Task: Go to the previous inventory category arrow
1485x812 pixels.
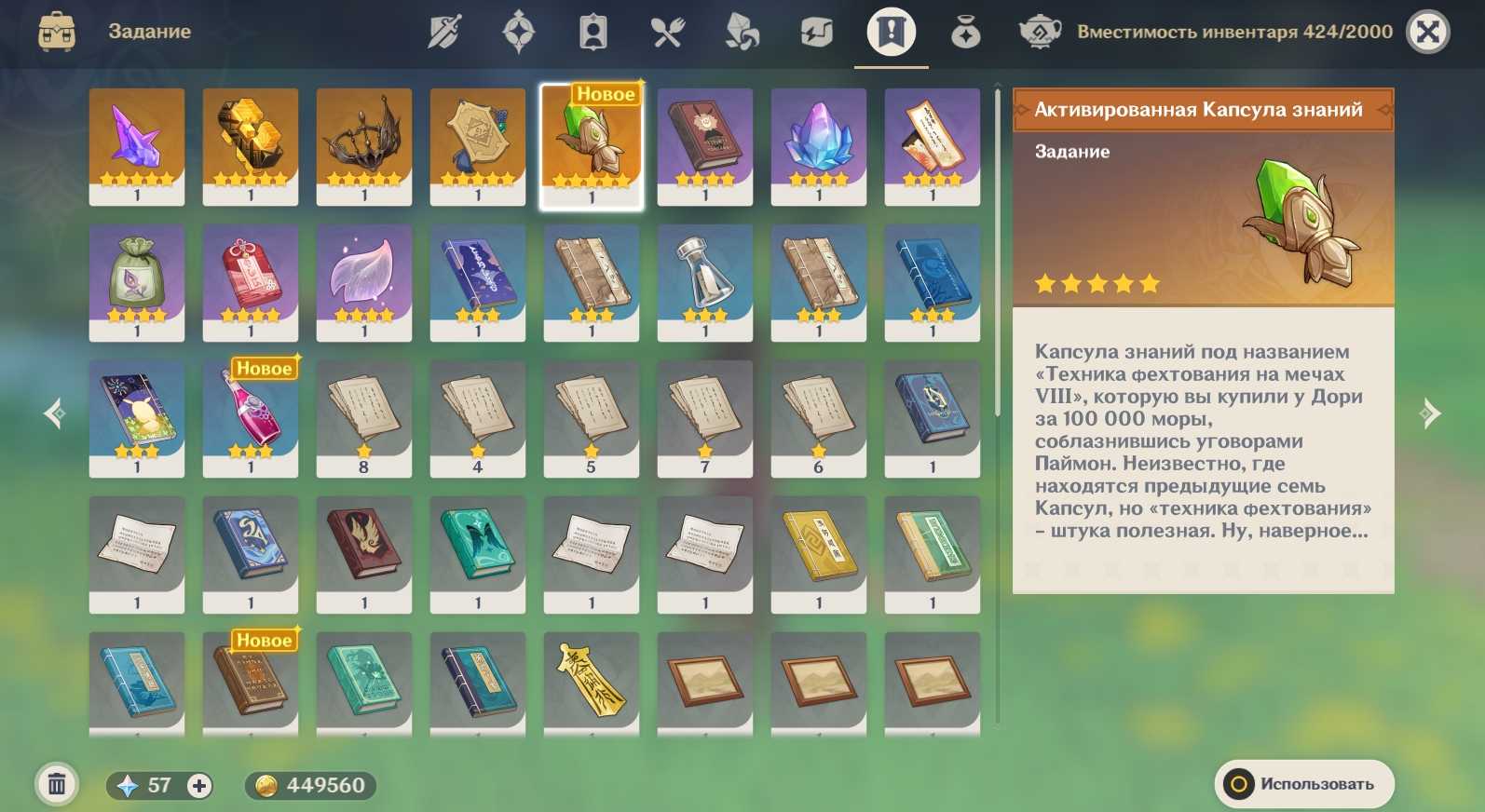Action: coord(55,413)
